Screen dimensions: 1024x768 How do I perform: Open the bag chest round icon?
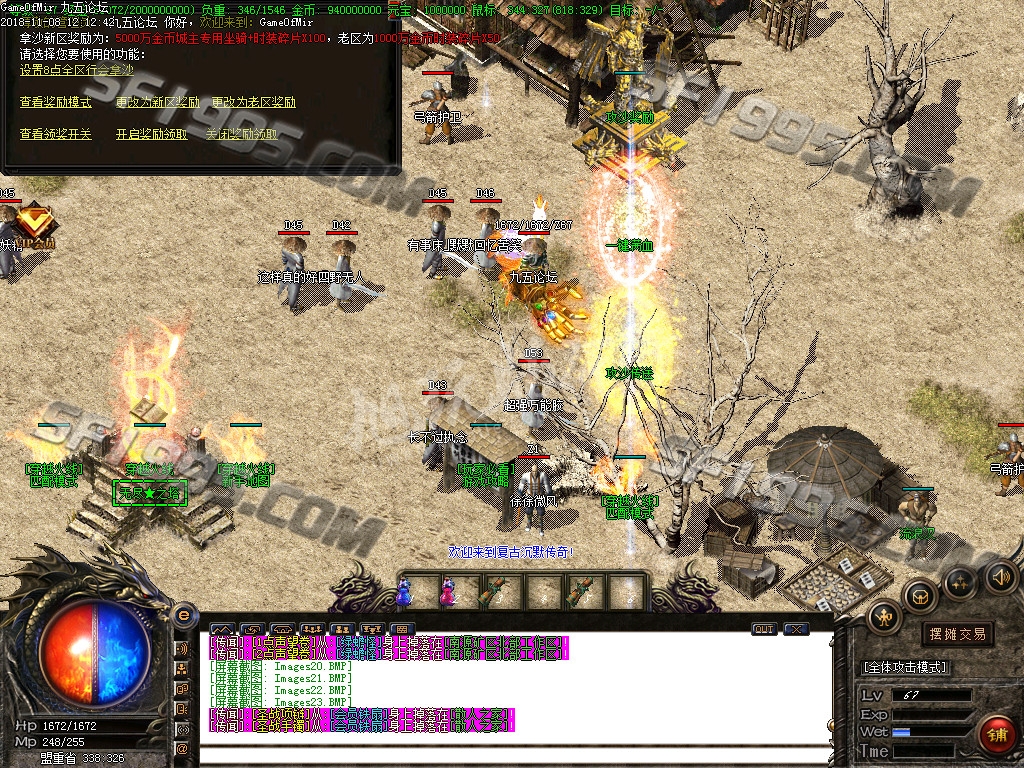coord(919,596)
